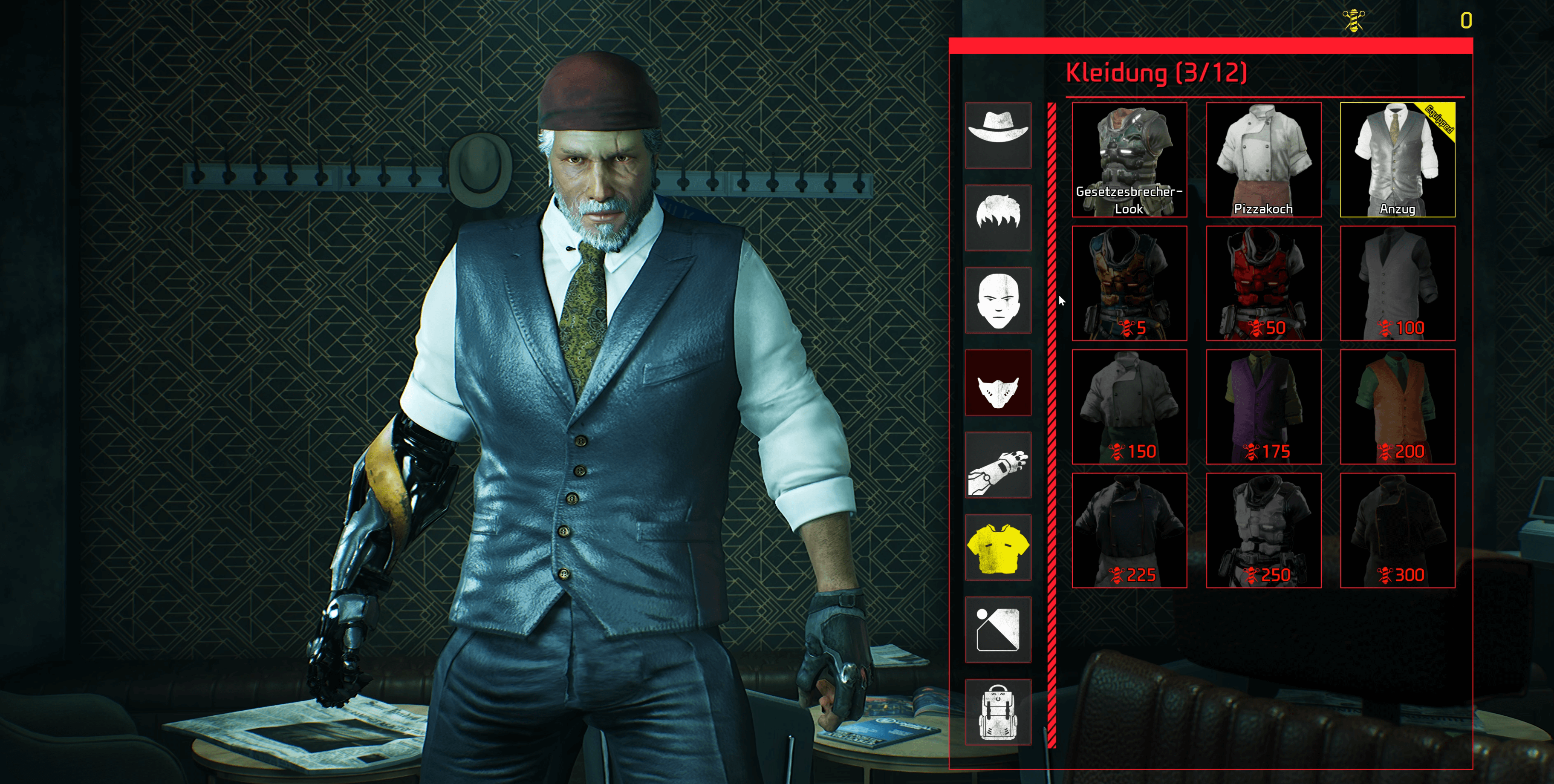Choose the Pizzakoch outfit
This screenshot has width=1554, height=784.
[1263, 159]
